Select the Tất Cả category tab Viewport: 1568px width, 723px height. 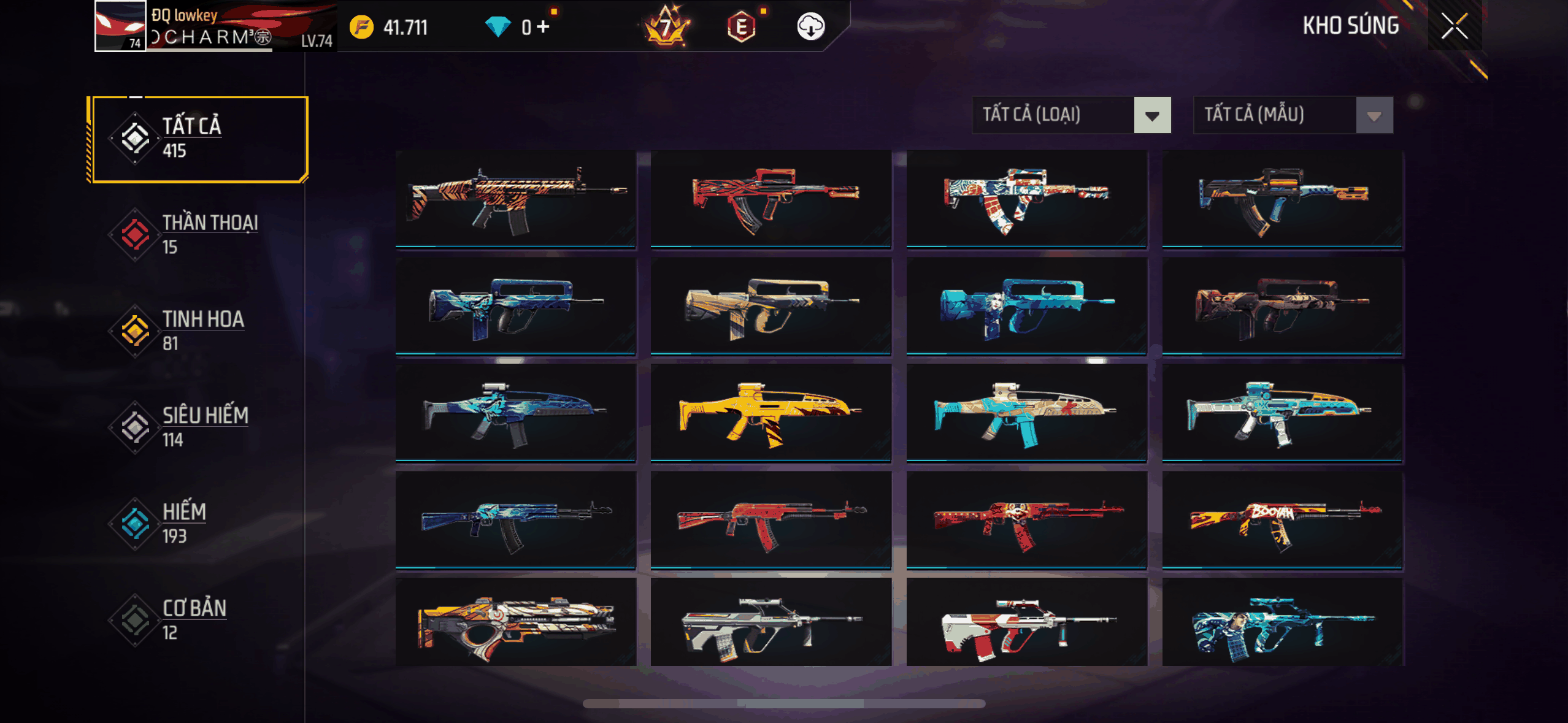(199, 139)
